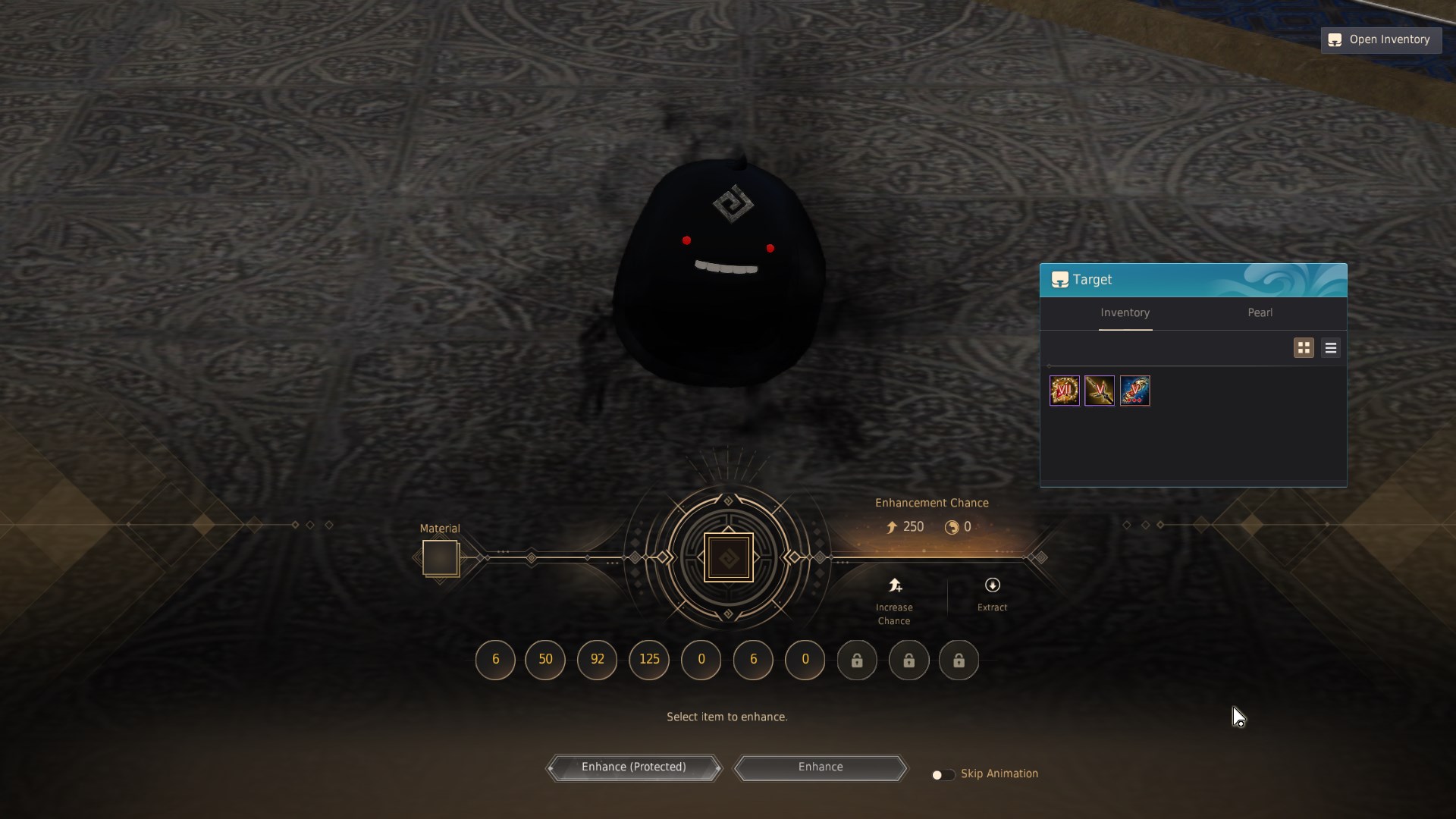This screenshot has width=1456, height=819.
Task: Click the central enhancement target slot
Action: click(x=728, y=558)
